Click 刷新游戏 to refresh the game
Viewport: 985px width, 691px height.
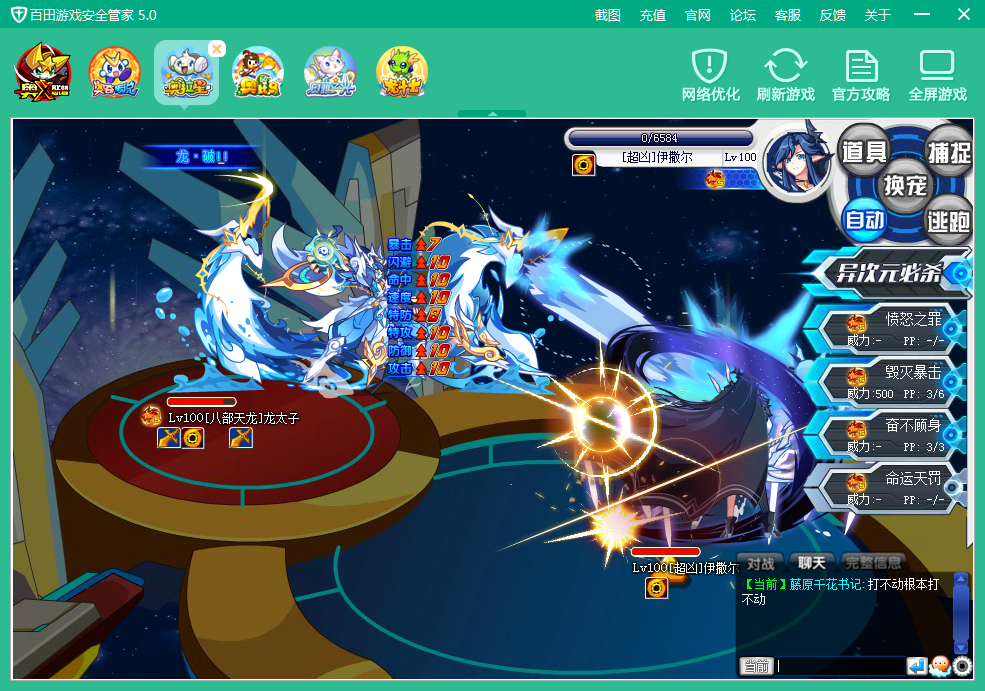[785, 76]
